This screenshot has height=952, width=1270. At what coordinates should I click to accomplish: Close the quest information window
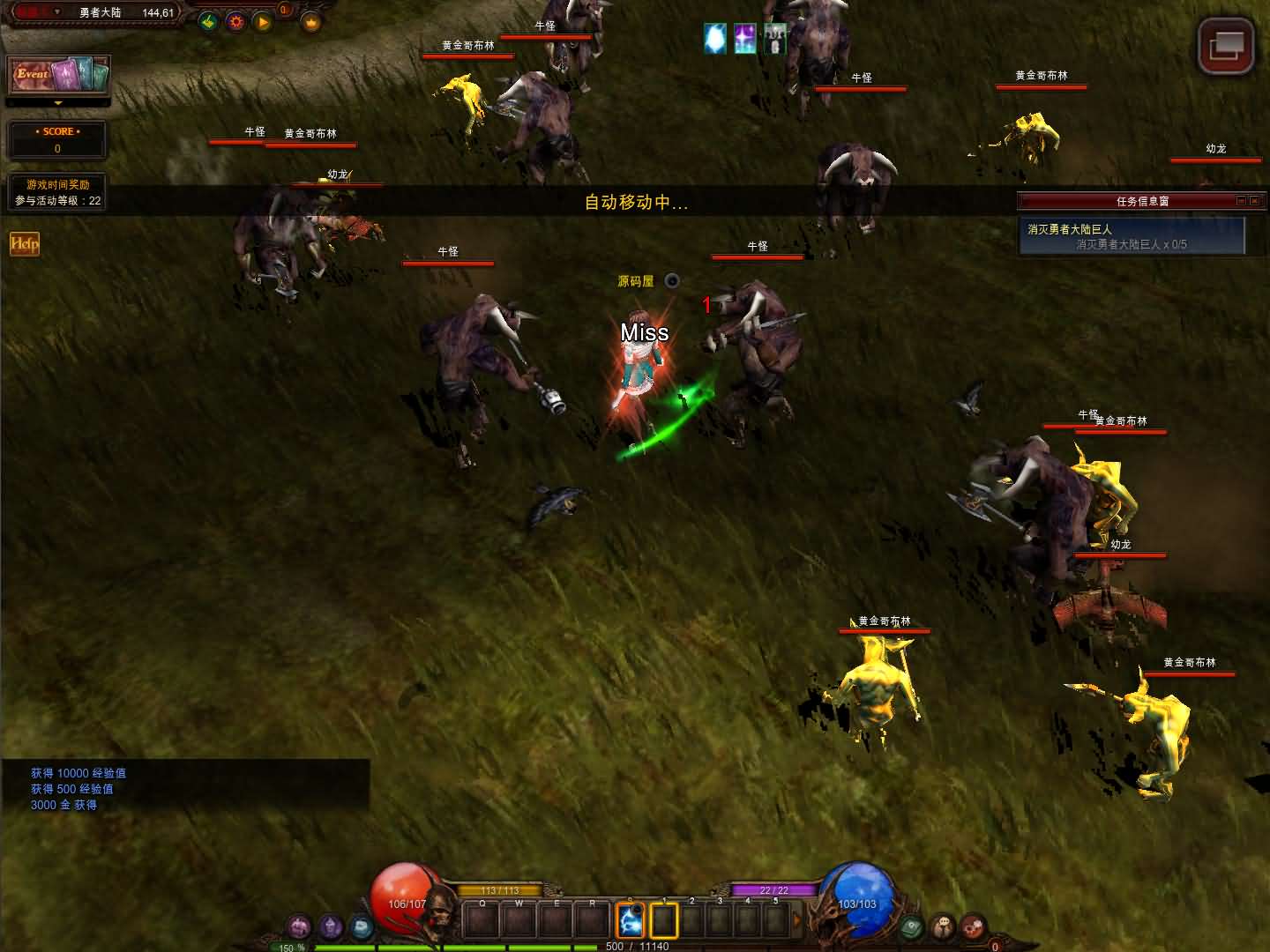coord(1254,201)
